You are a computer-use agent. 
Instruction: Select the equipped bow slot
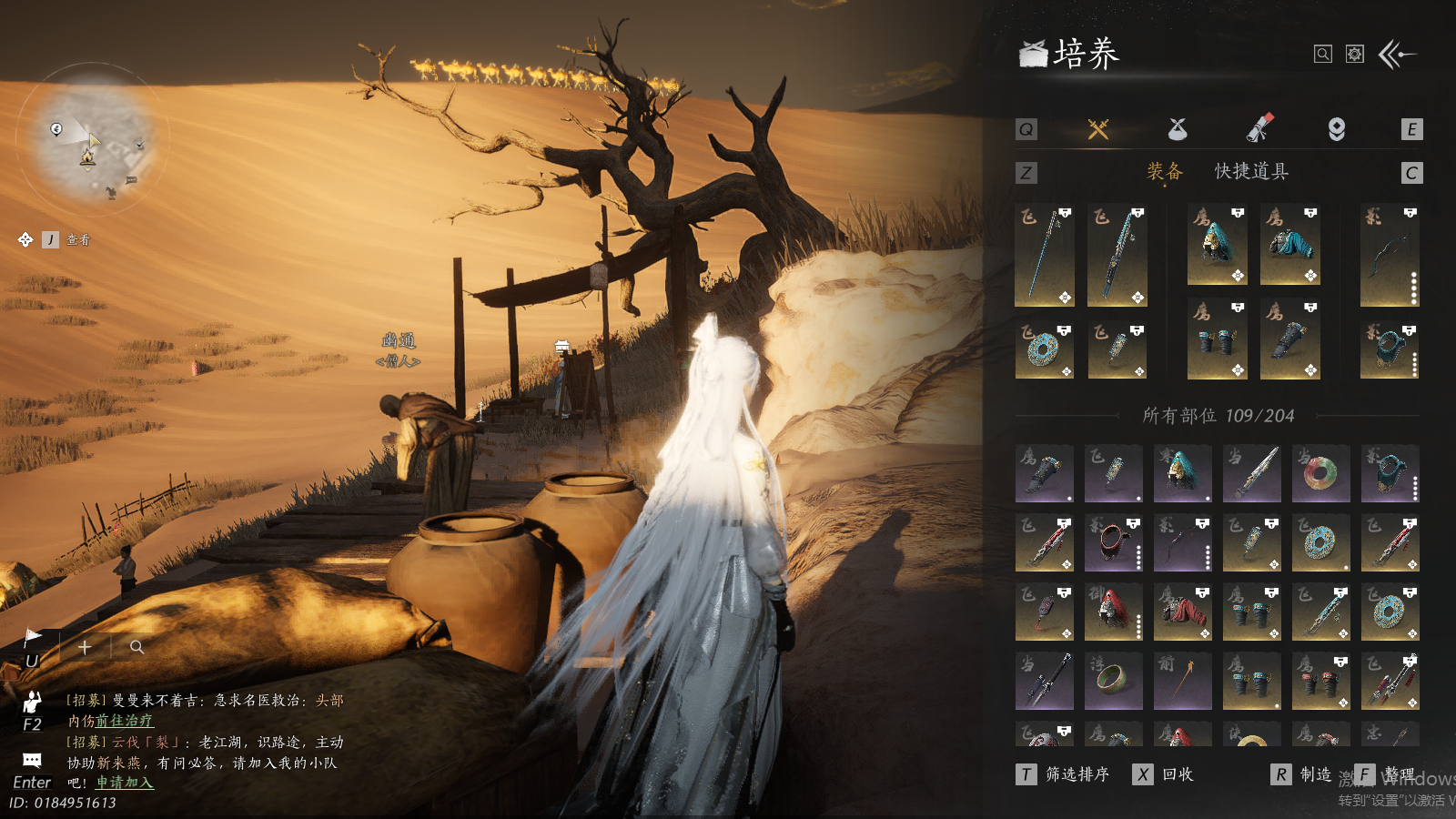coord(1390,255)
